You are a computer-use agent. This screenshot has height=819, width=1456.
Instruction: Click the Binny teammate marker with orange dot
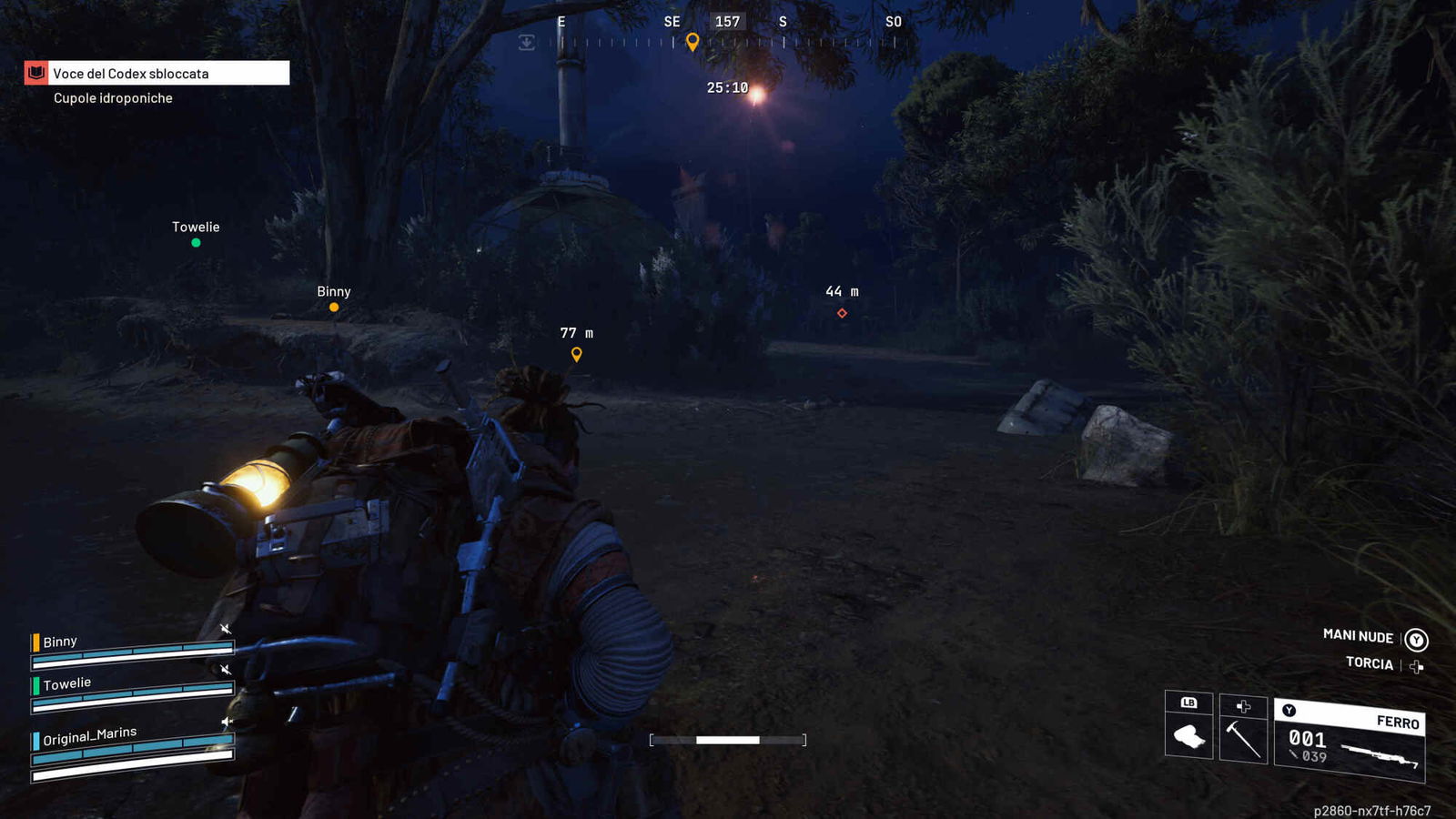334,307
